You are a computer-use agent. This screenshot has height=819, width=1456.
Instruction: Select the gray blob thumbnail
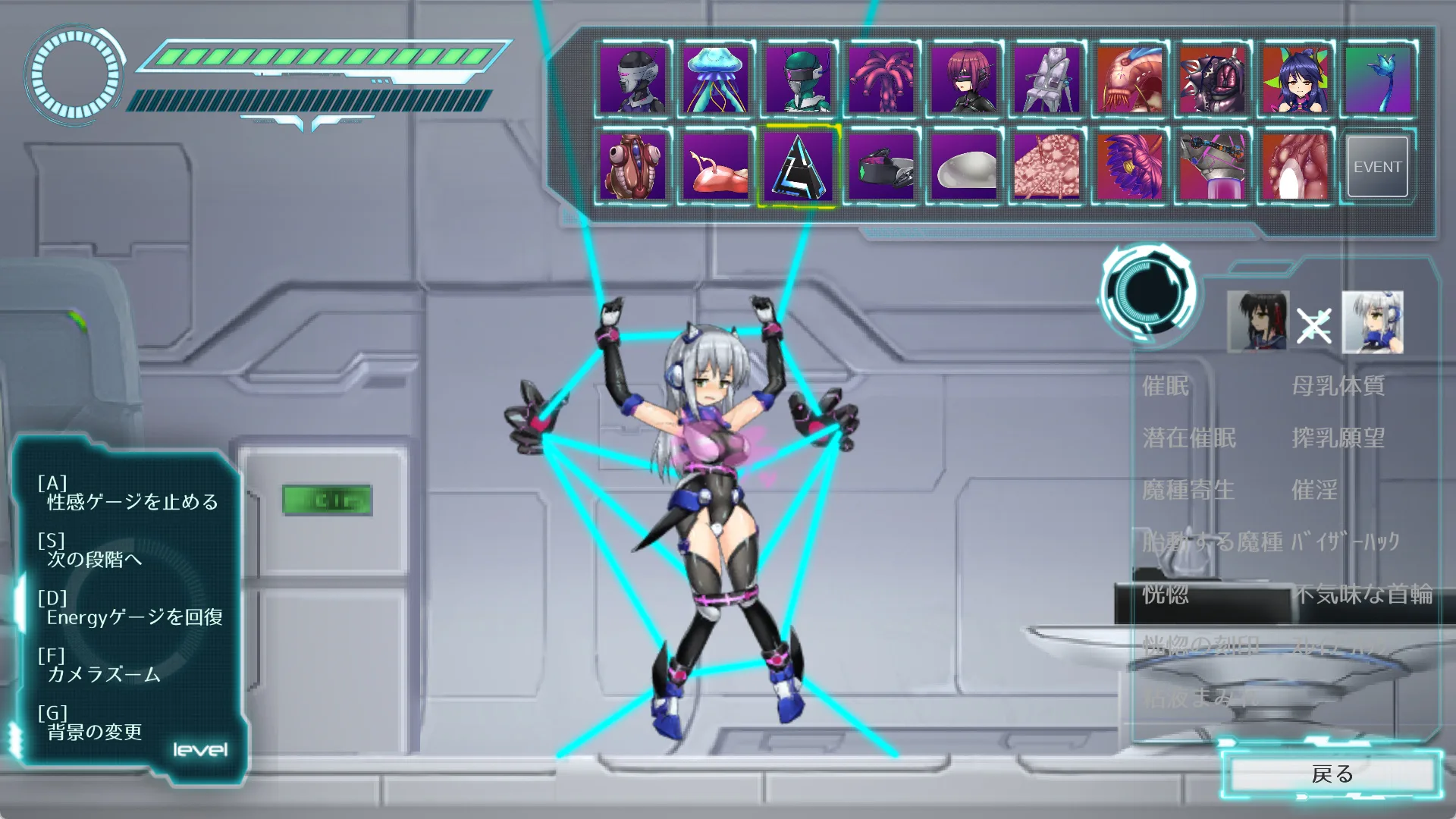tap(964, 167)
